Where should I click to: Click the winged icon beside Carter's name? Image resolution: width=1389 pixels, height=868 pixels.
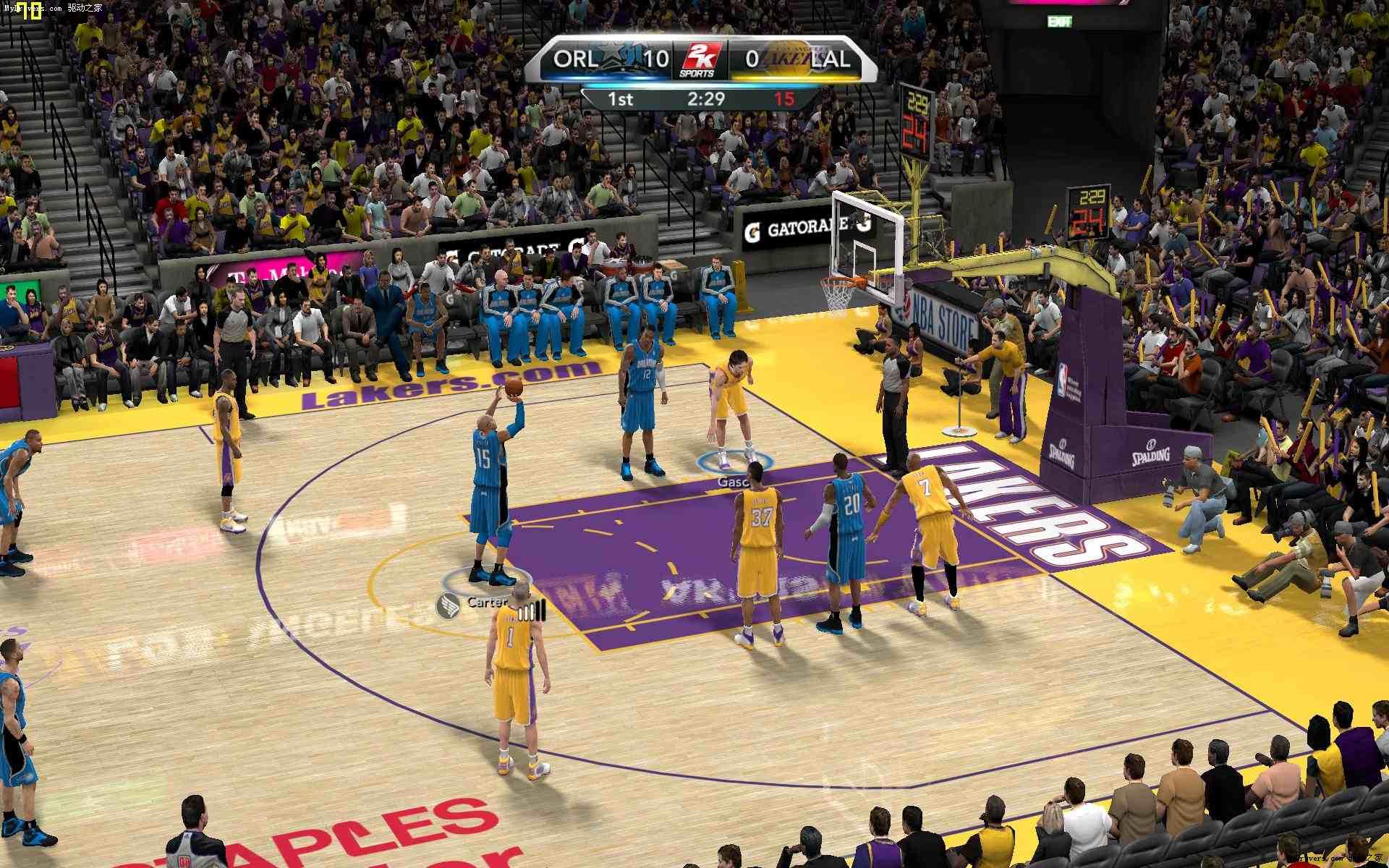(449, 603)
